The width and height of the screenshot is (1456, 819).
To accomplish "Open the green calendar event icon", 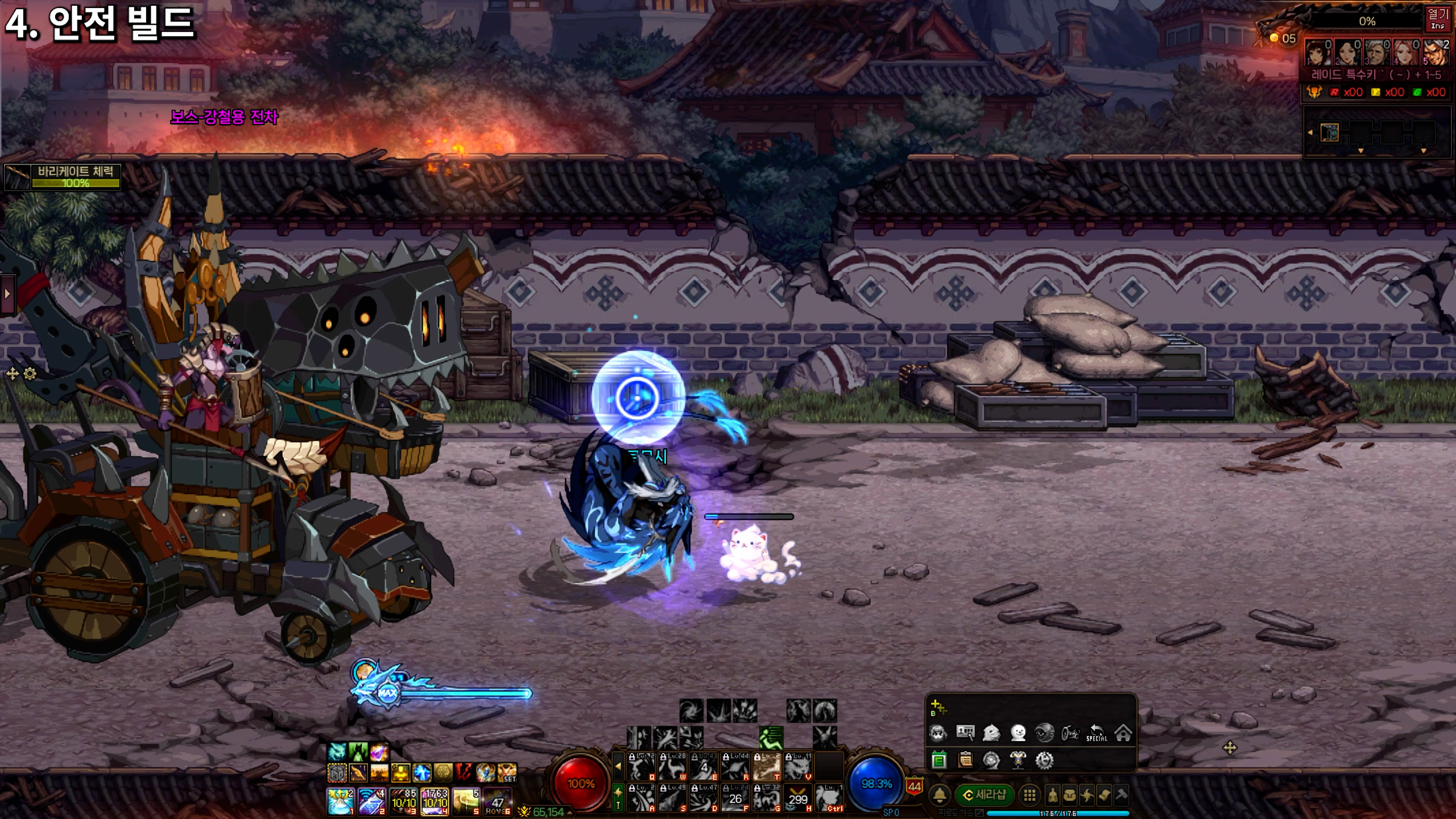I will click(x=939, y=760).
